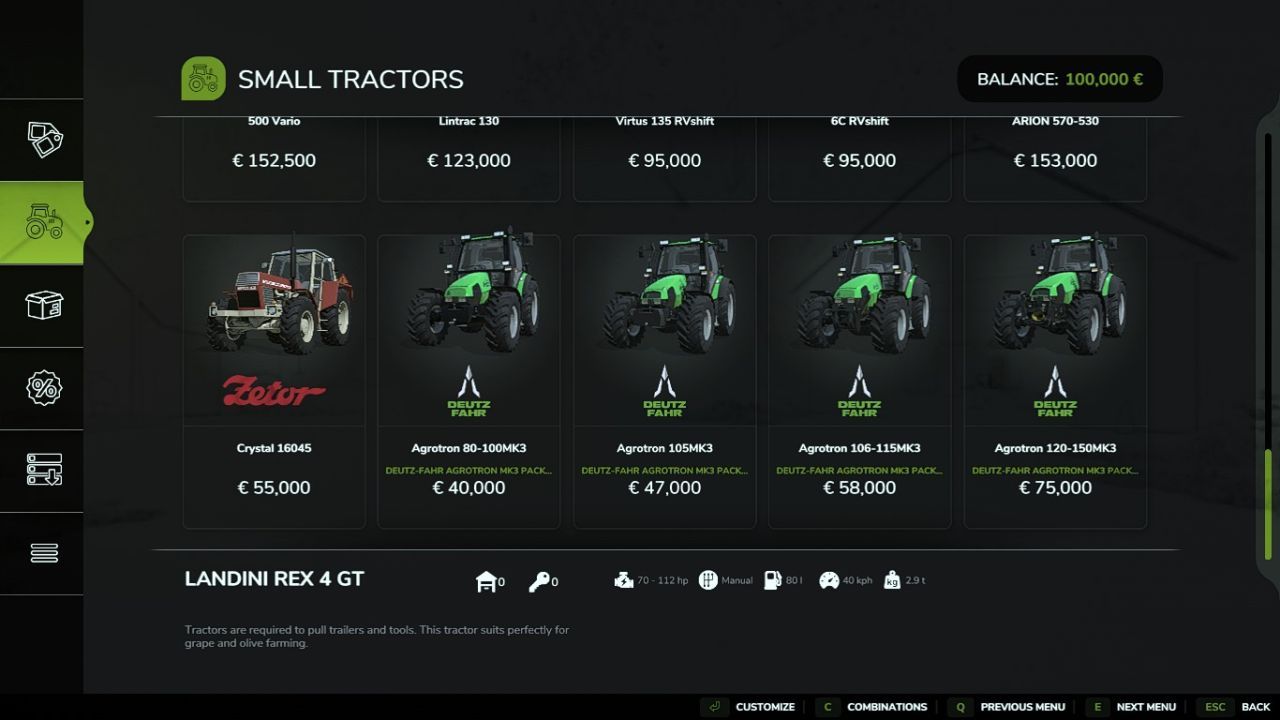View sales via the percent badge icon

point(42,387)
